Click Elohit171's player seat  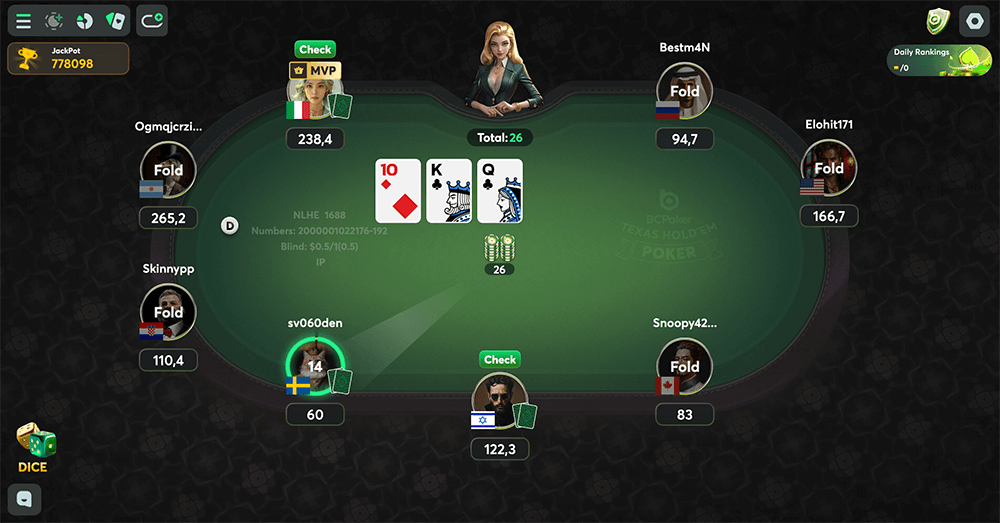pos(829,168)
